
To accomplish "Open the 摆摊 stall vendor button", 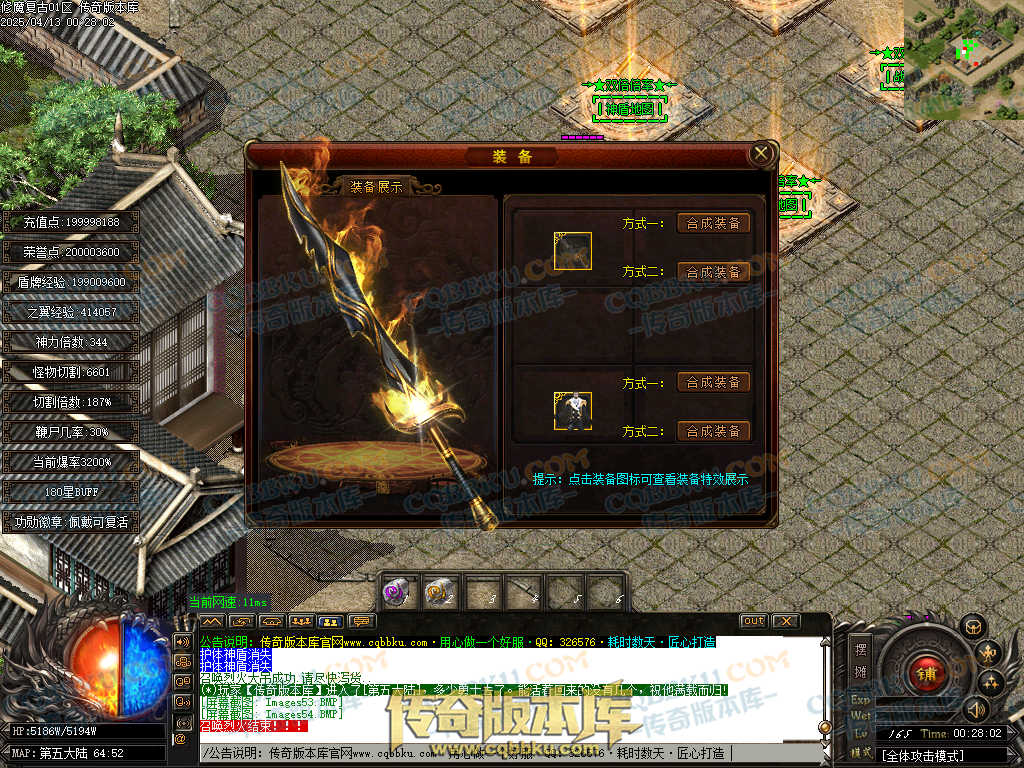I will 861,658.
